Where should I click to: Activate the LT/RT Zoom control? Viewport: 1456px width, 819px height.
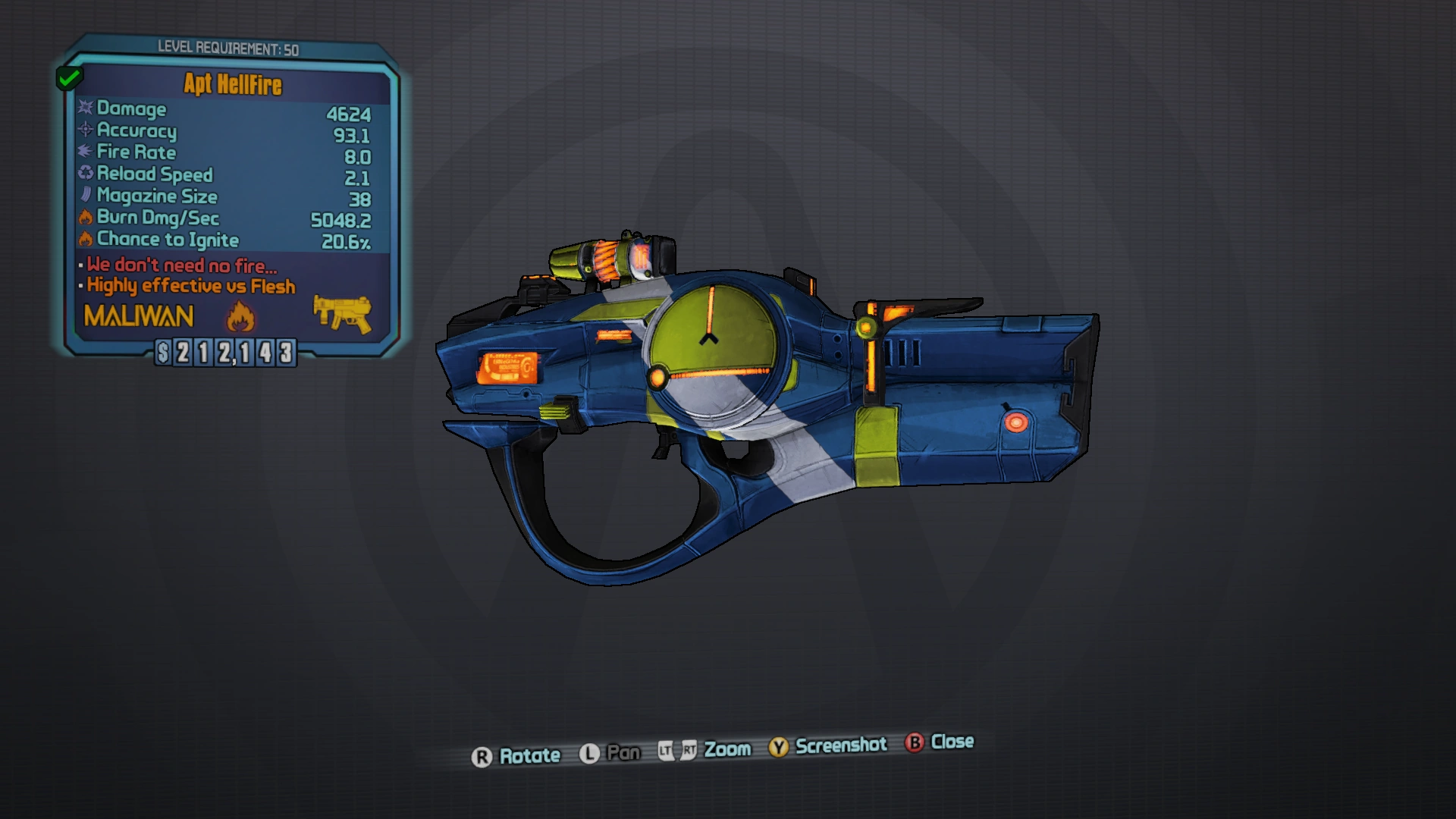677,748
